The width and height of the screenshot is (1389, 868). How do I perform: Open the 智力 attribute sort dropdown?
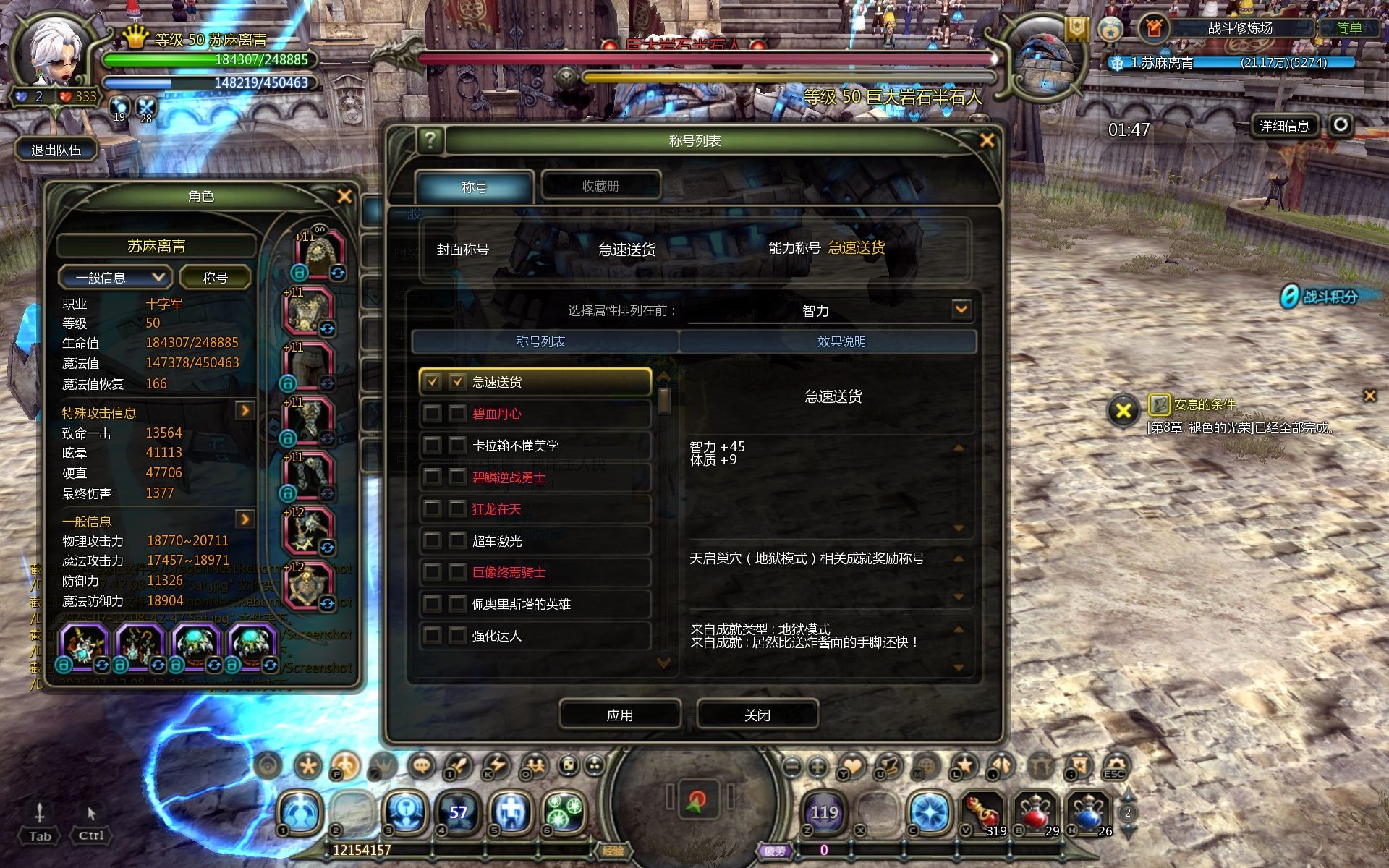(961, 310)
